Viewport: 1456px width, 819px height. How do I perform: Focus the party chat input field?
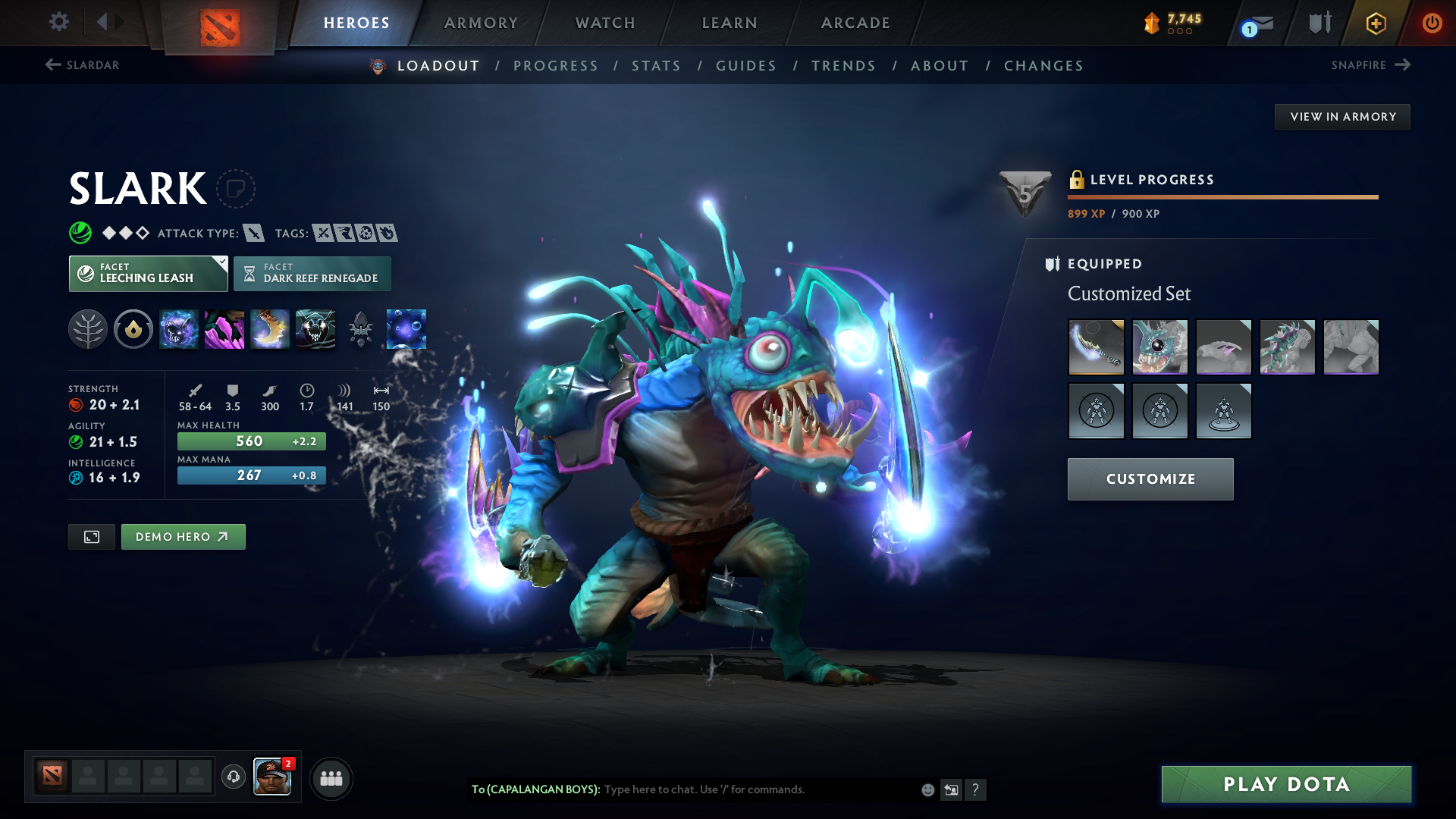click(758, 789)
